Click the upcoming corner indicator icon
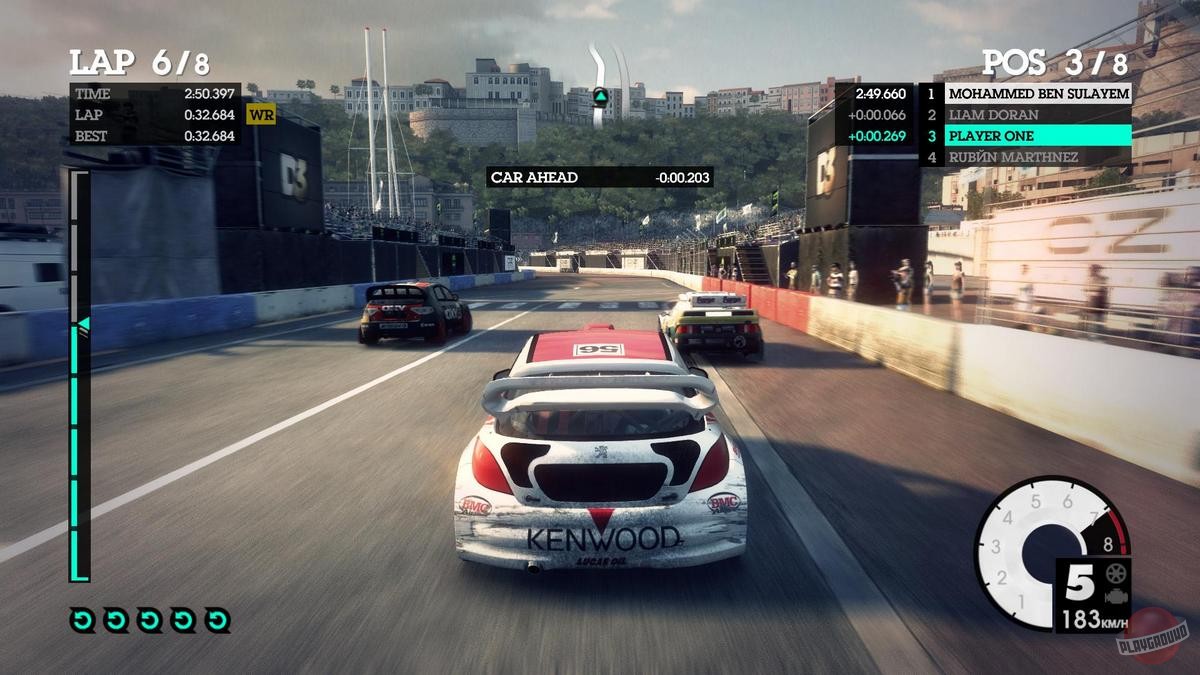 point(601,97)
